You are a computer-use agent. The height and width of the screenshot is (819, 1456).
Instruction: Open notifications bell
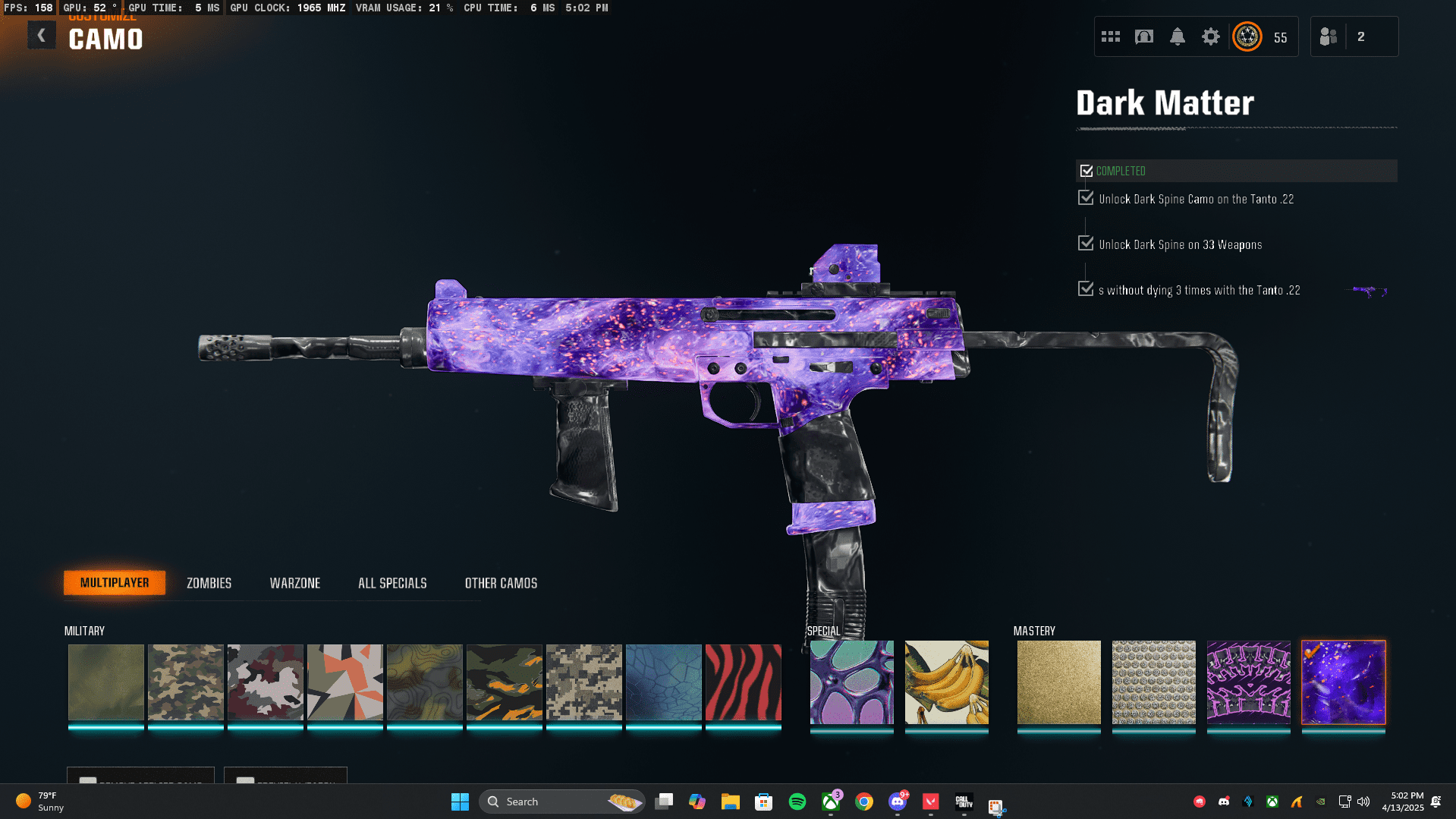1177,36
